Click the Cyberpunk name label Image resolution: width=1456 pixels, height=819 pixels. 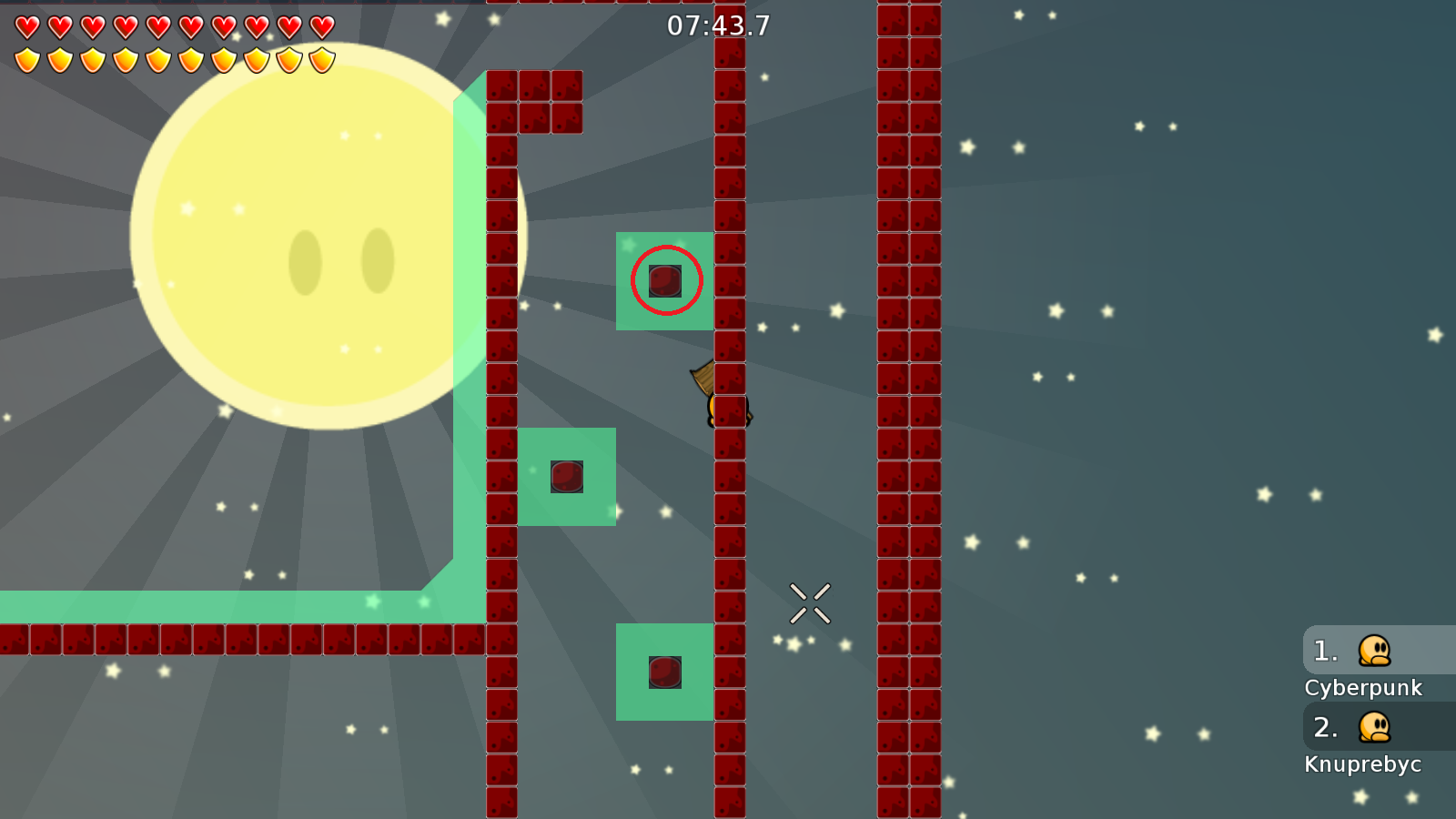(x=1365, y=688)
